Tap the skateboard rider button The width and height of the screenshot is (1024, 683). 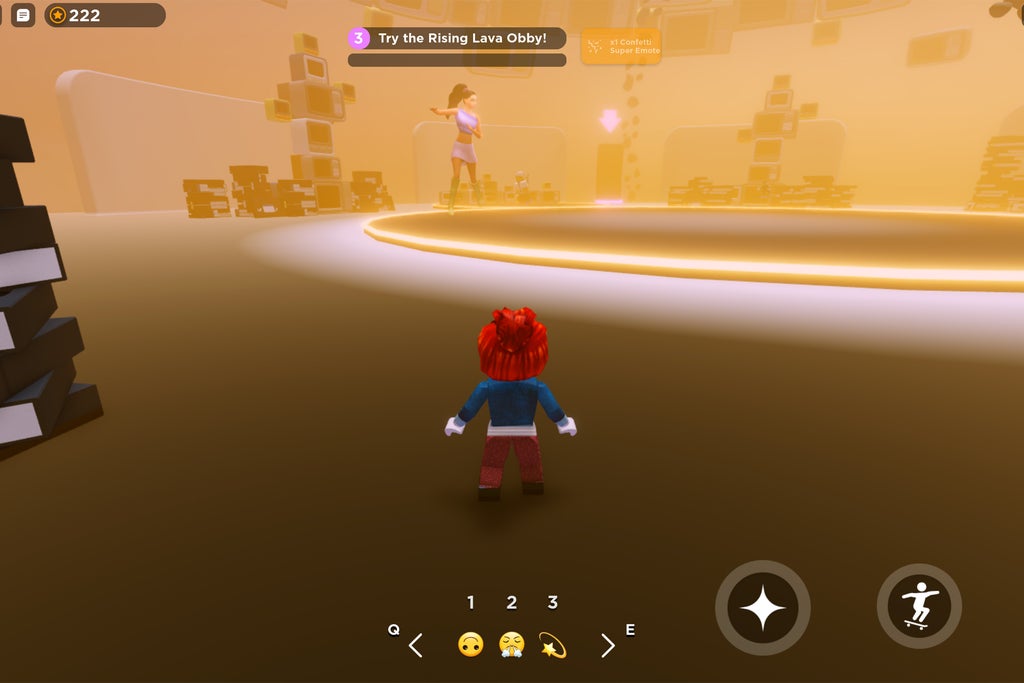point(919,606)
